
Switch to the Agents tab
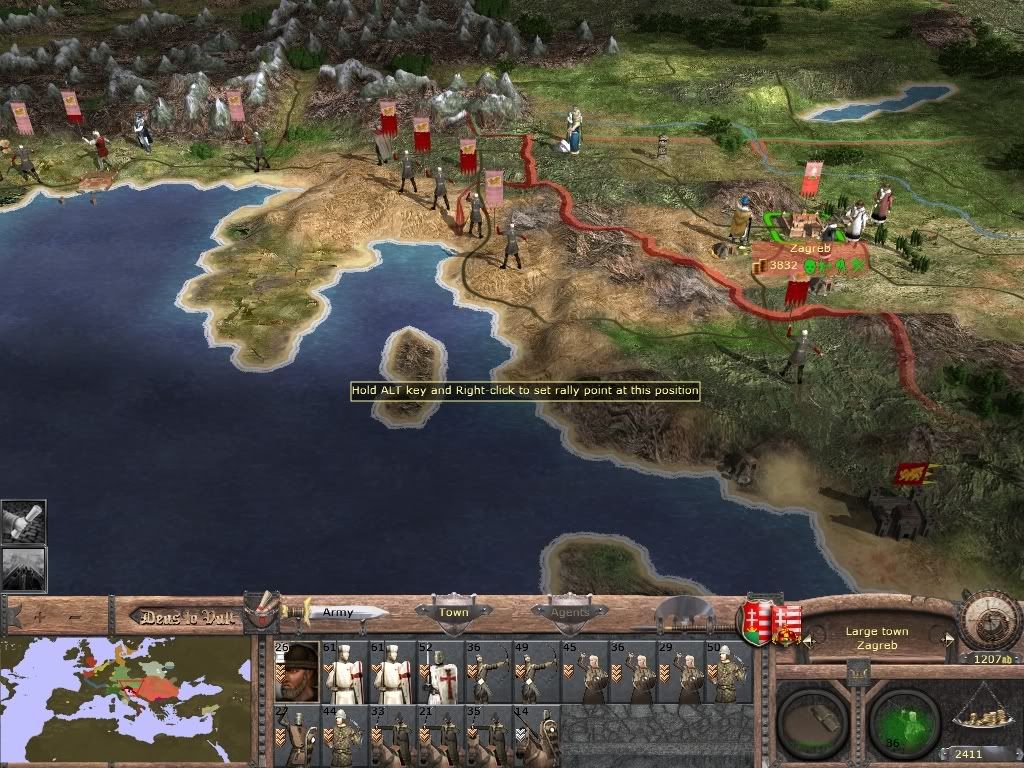569,612
